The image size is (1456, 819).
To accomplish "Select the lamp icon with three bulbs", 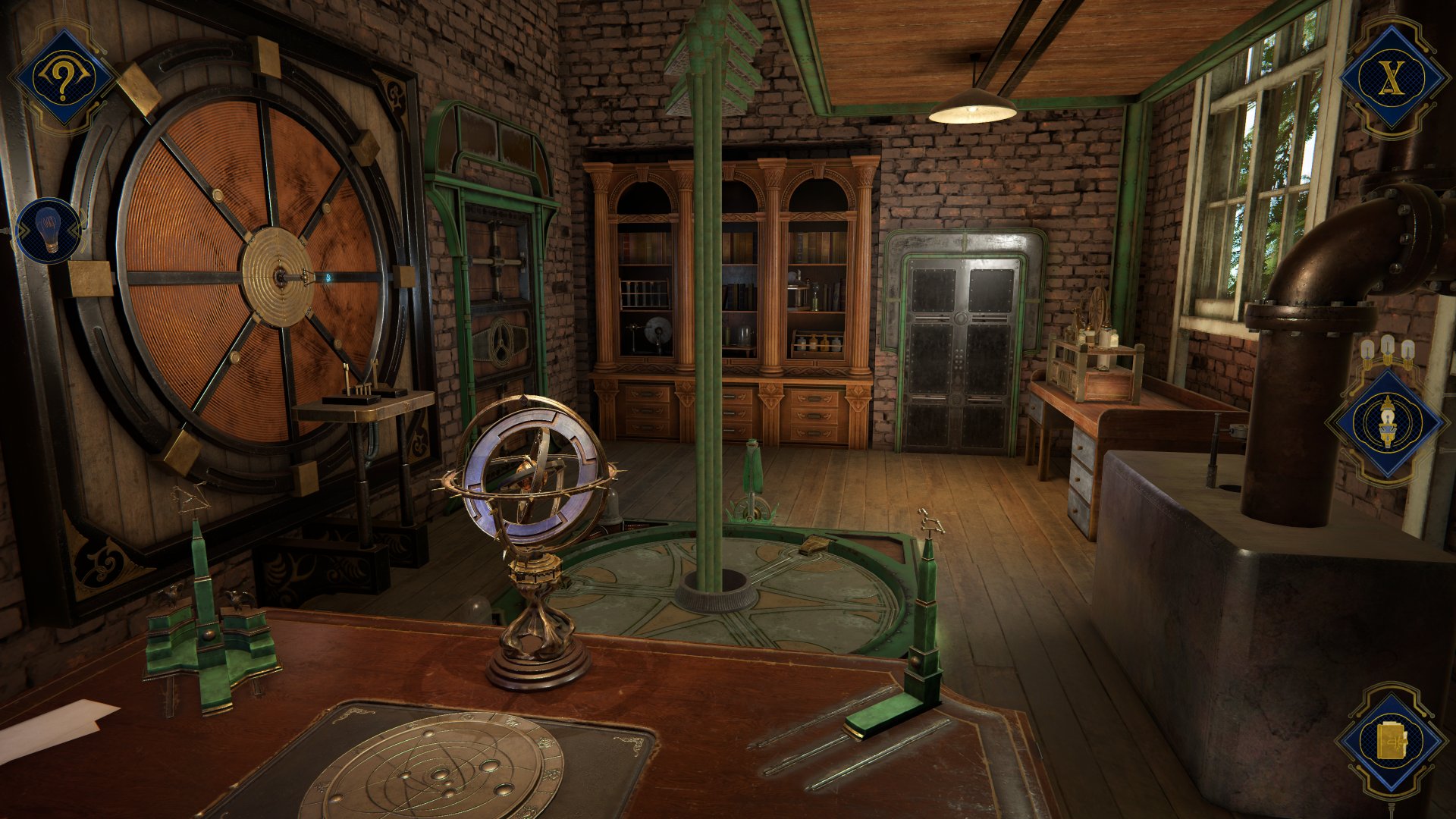I will point(1387,422).
